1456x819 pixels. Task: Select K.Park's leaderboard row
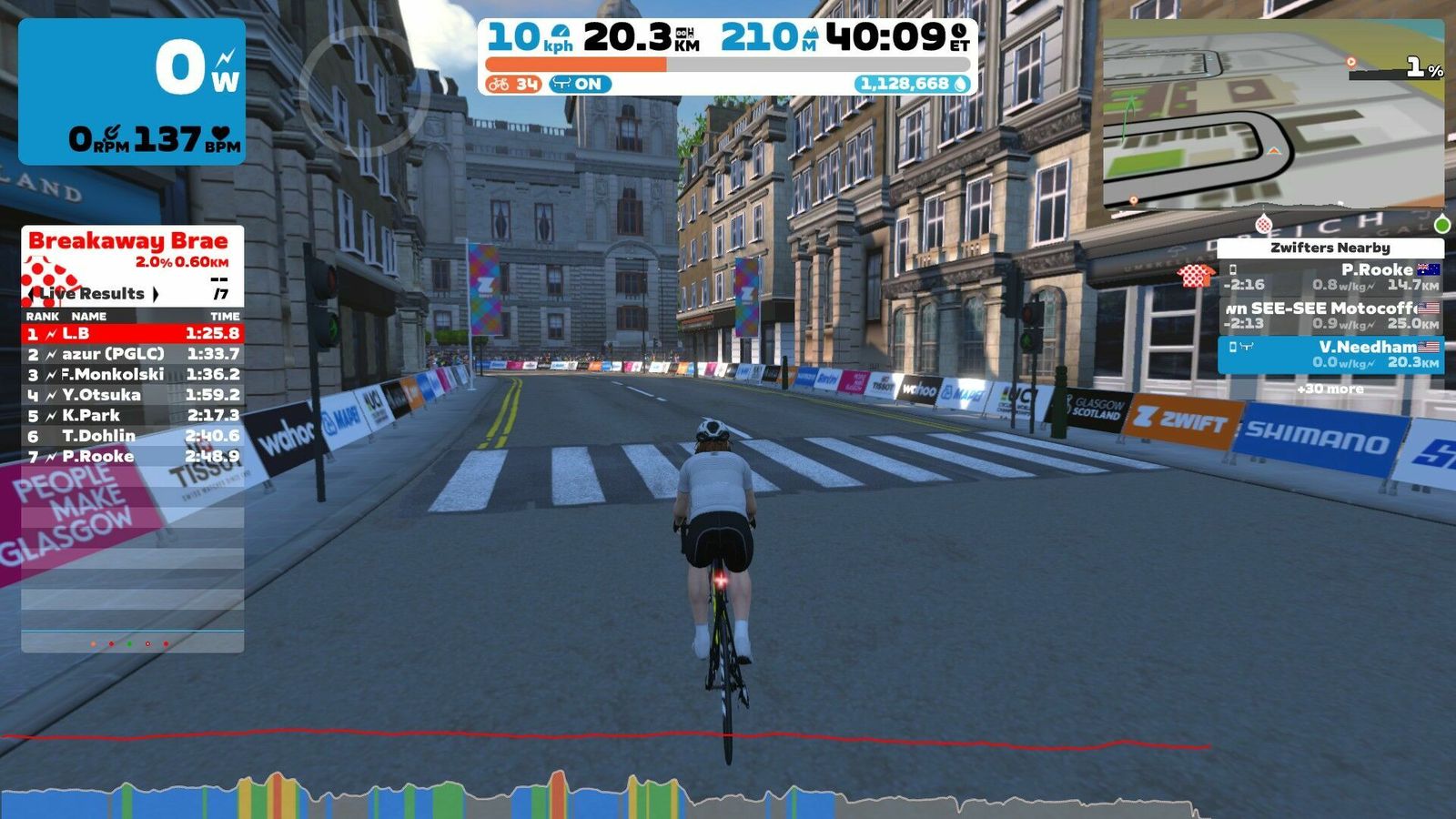tap(132, 415)
